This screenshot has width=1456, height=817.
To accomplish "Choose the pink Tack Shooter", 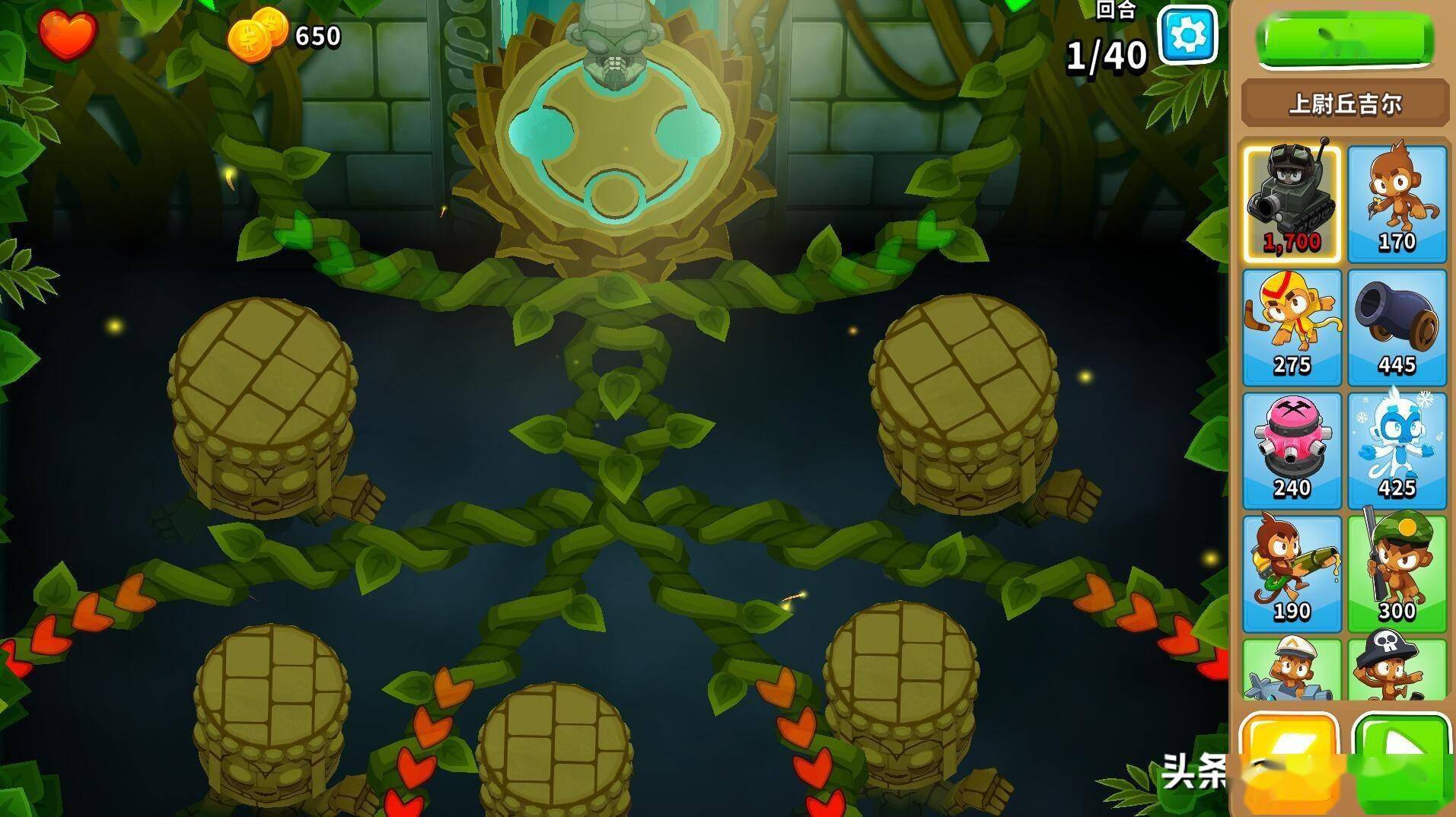I will click(1292, 450).
